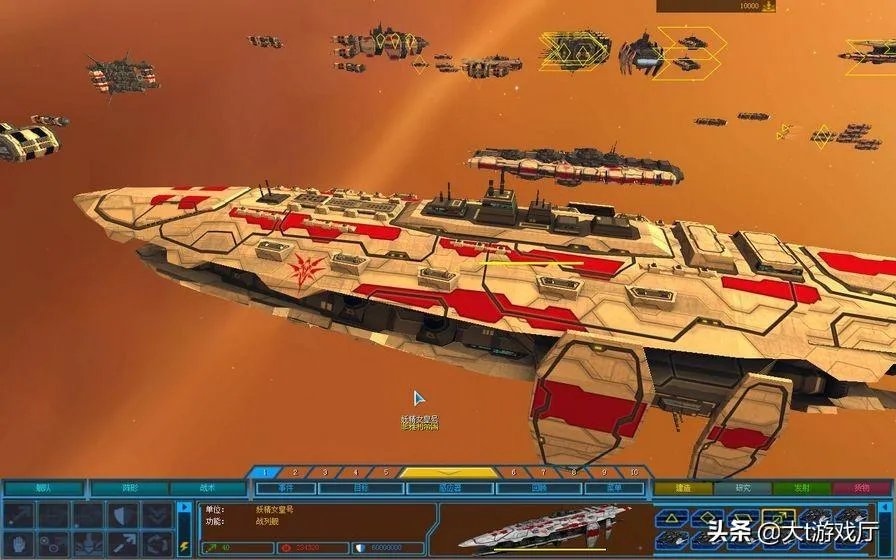Screen dimensions: 896x560
Task: Open the 发射 launch manager
Action: point(801,488)
